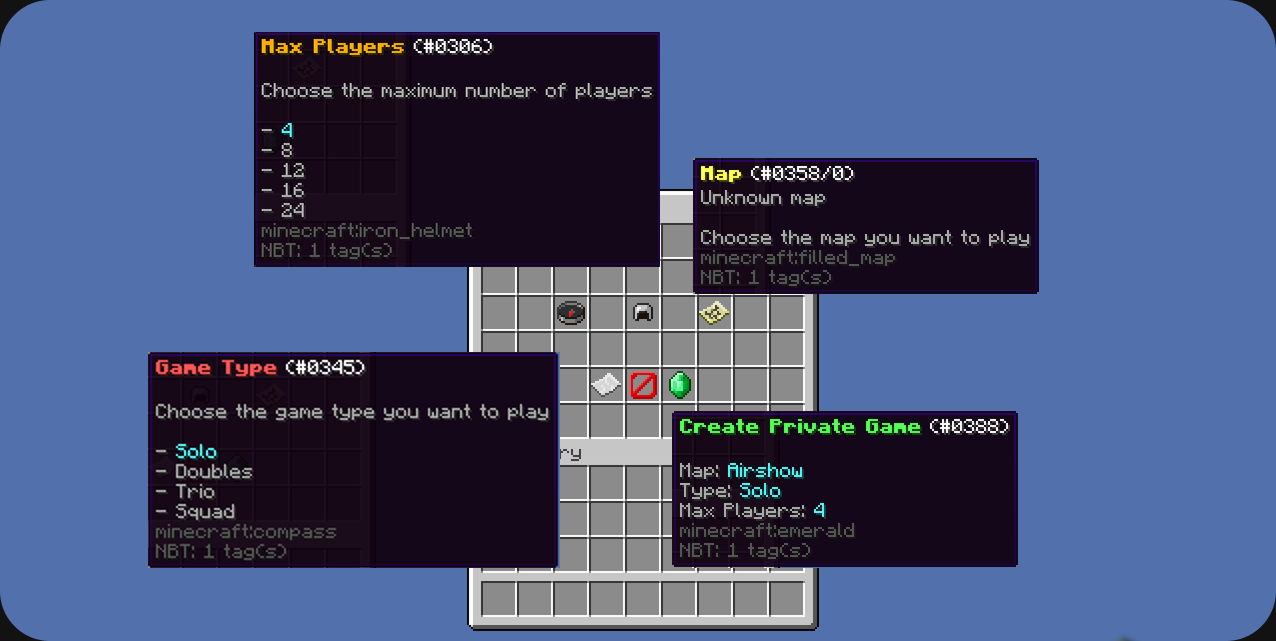Open map selection via the filled map item
The height and width of the screenshot is (641, 1276).
714,313
